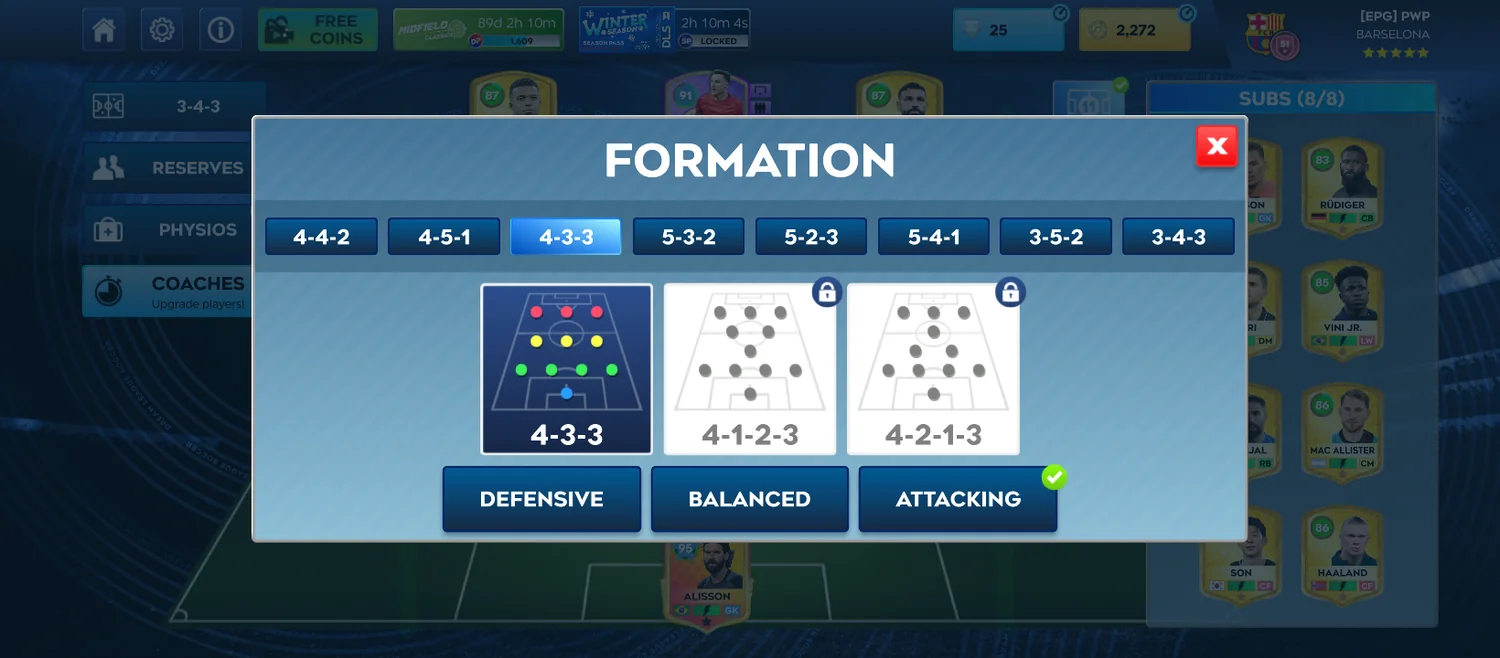This screenshot has width=1500, height=658.
Task: Choose the 3-4-3 formation tab
Action: [1178, 237]
